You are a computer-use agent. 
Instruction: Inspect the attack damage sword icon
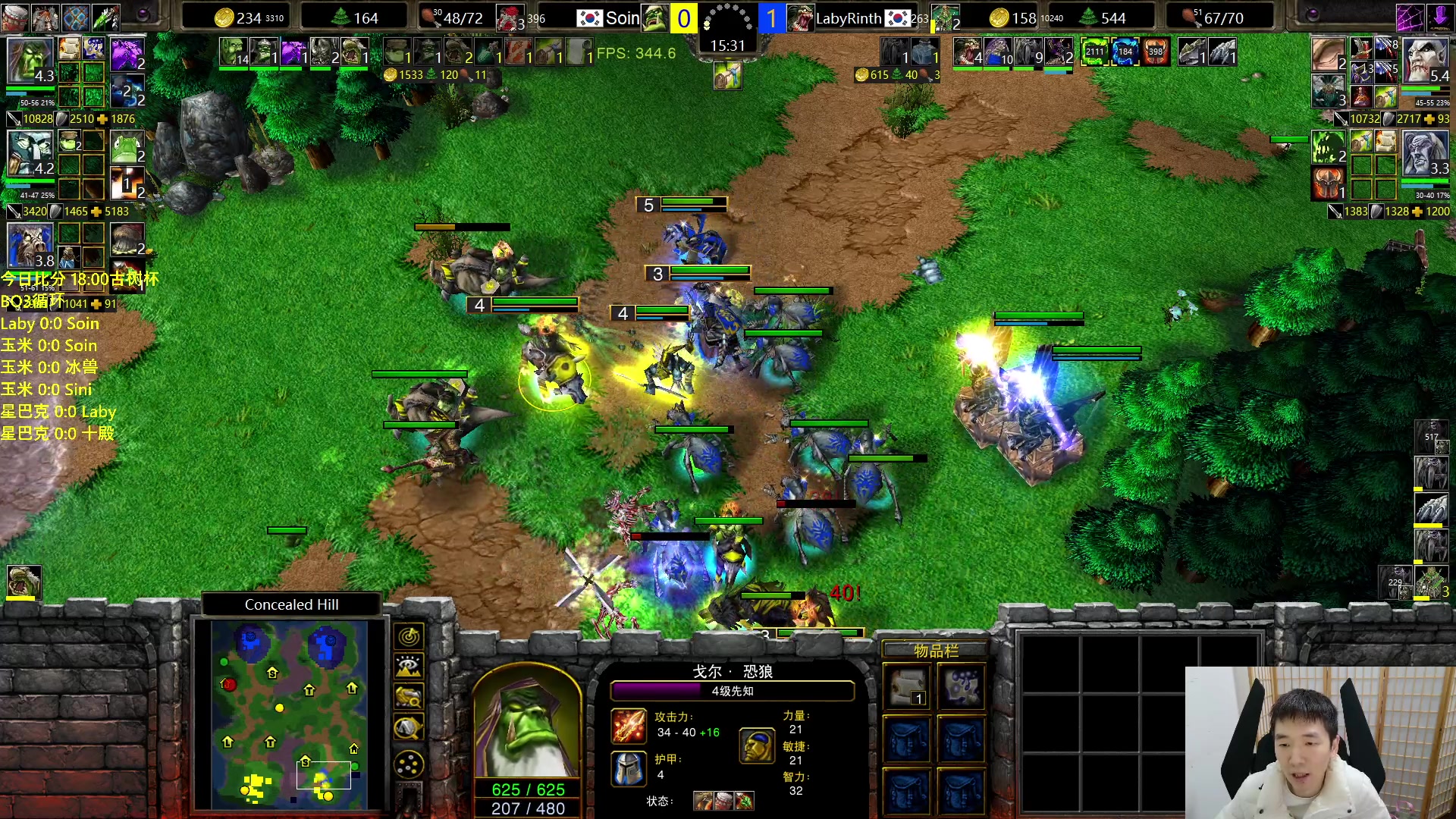pyautogui.click(x=629, y=726)
